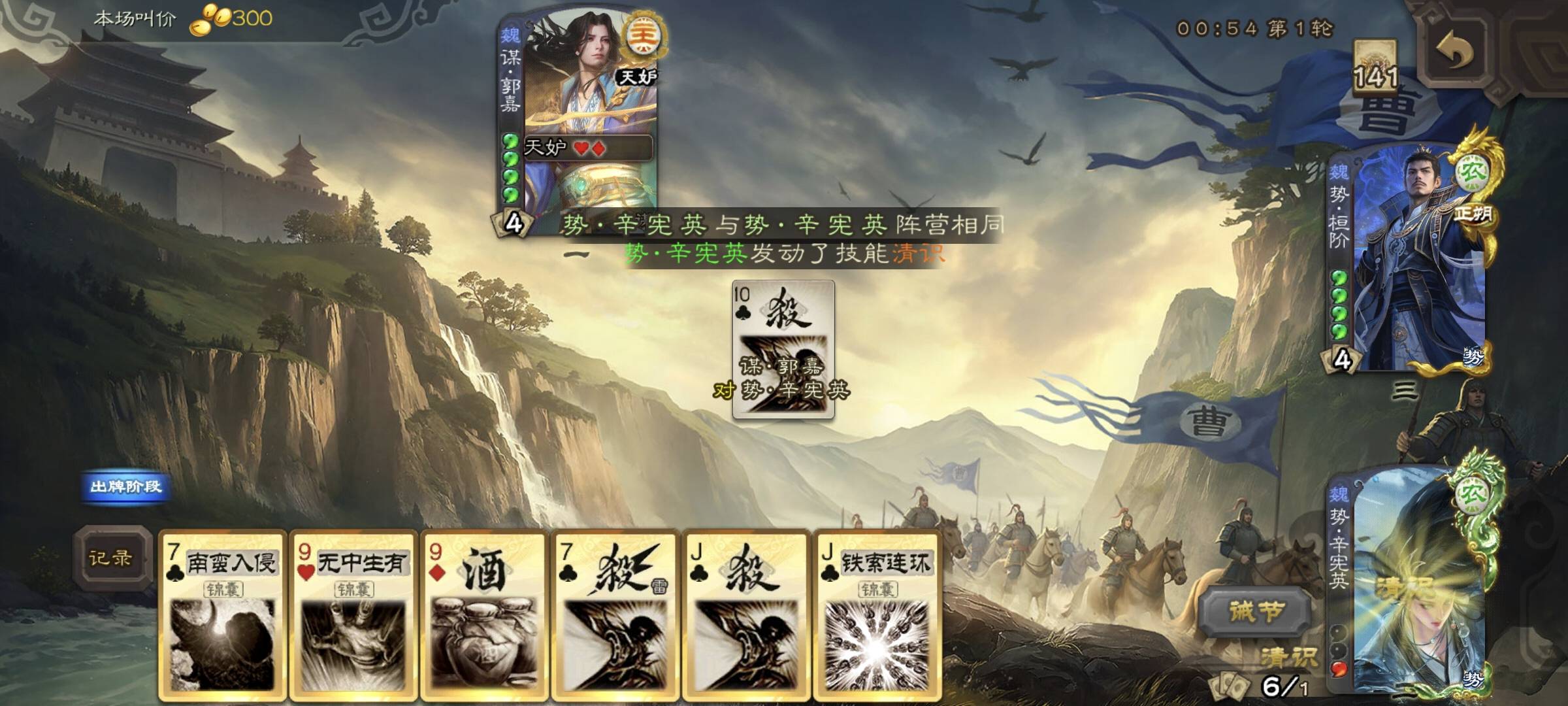The height and width of the screenshot is (706, 1568).
Task: Inspect the played club 10 杀 card
Action: point(783,349)
